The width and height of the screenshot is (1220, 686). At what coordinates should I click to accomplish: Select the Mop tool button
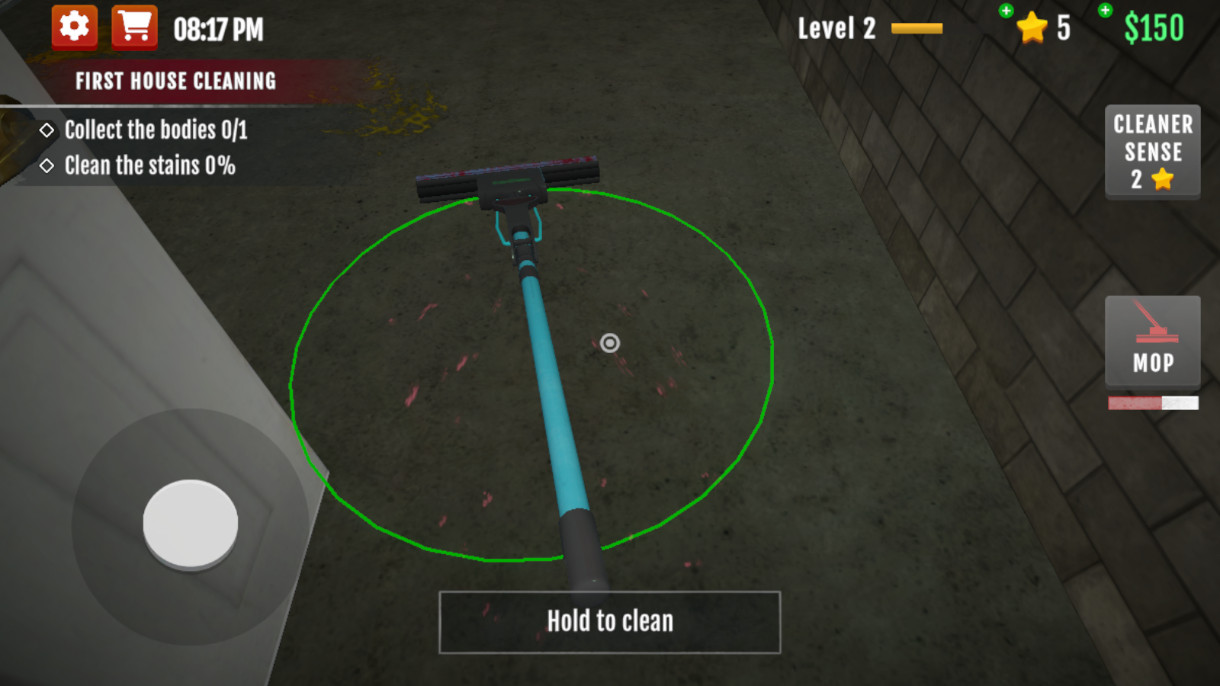pyautogui.click(x=1152, y=342)
